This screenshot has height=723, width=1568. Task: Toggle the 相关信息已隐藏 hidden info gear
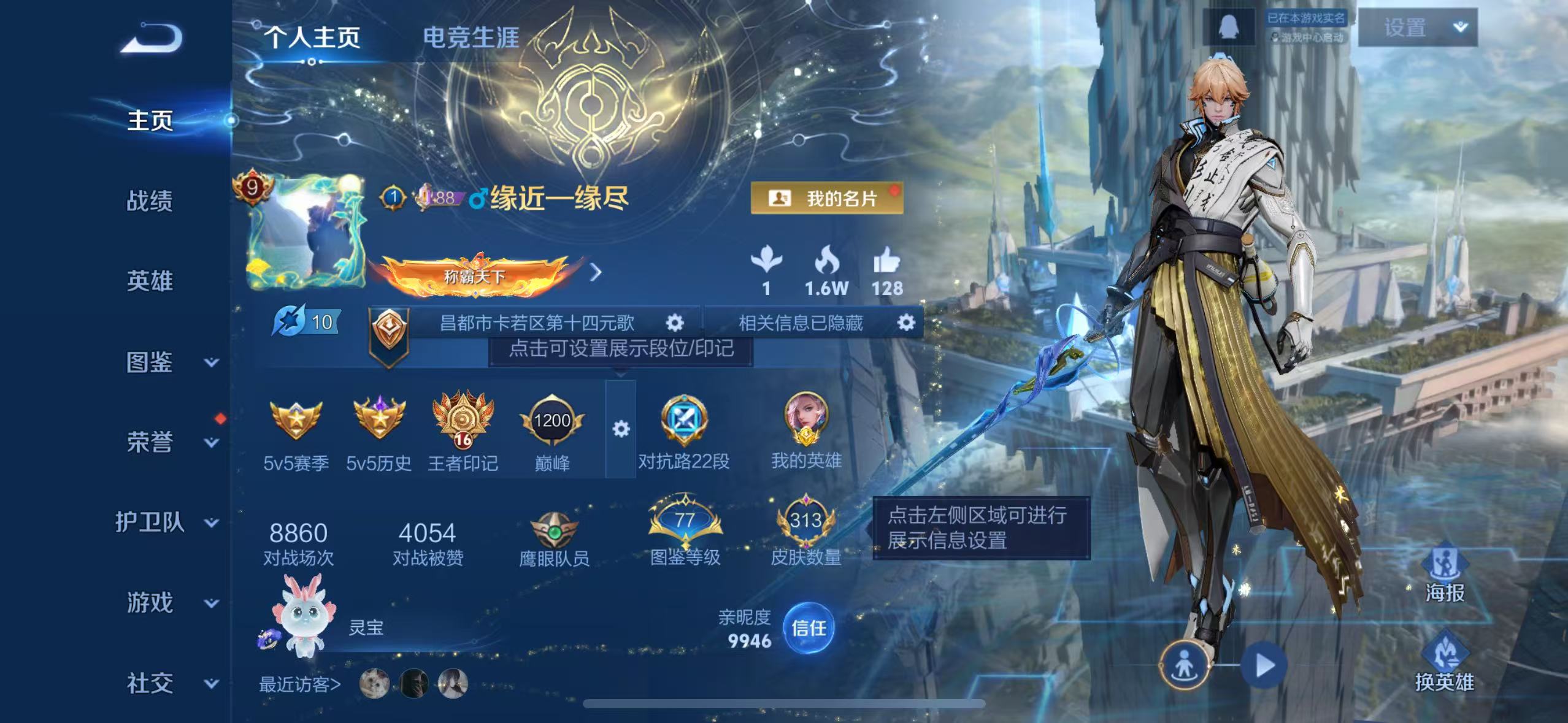tap(907, 323)
